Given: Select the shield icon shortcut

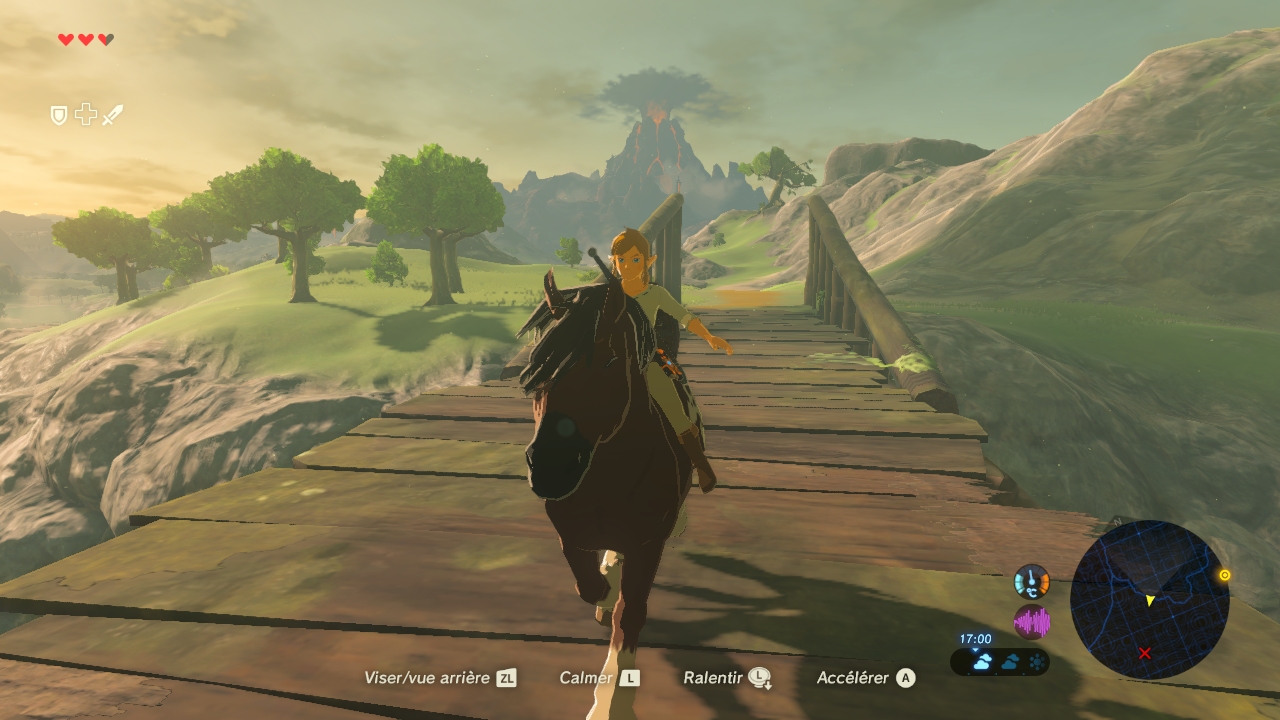Looking at the screenshot, I should point(59,116).
